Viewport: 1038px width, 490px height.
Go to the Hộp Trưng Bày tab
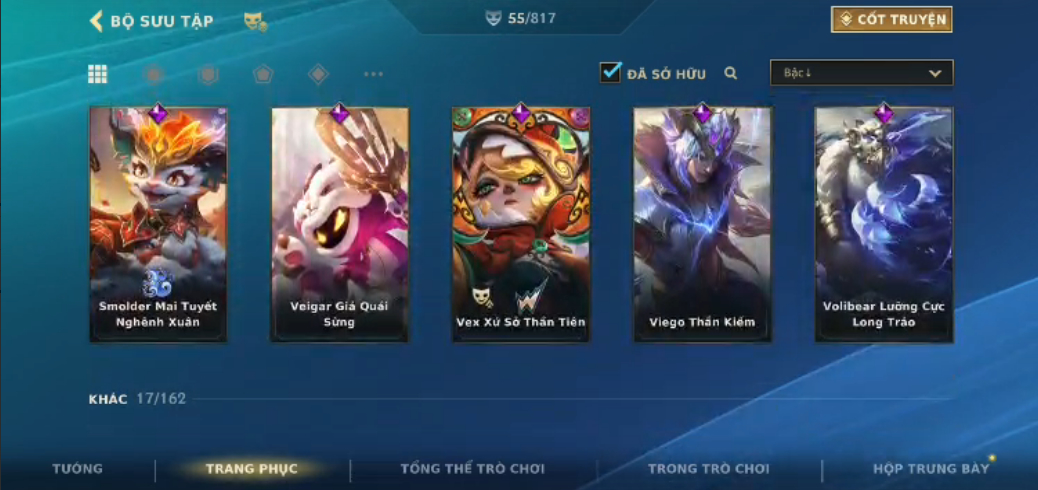tap(930, 469)
